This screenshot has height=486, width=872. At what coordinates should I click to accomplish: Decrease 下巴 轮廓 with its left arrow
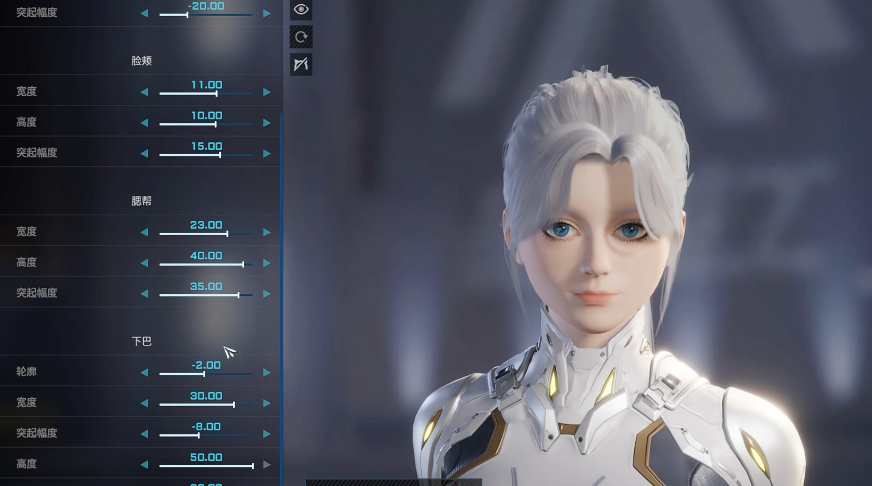click(x=144, y=372)
